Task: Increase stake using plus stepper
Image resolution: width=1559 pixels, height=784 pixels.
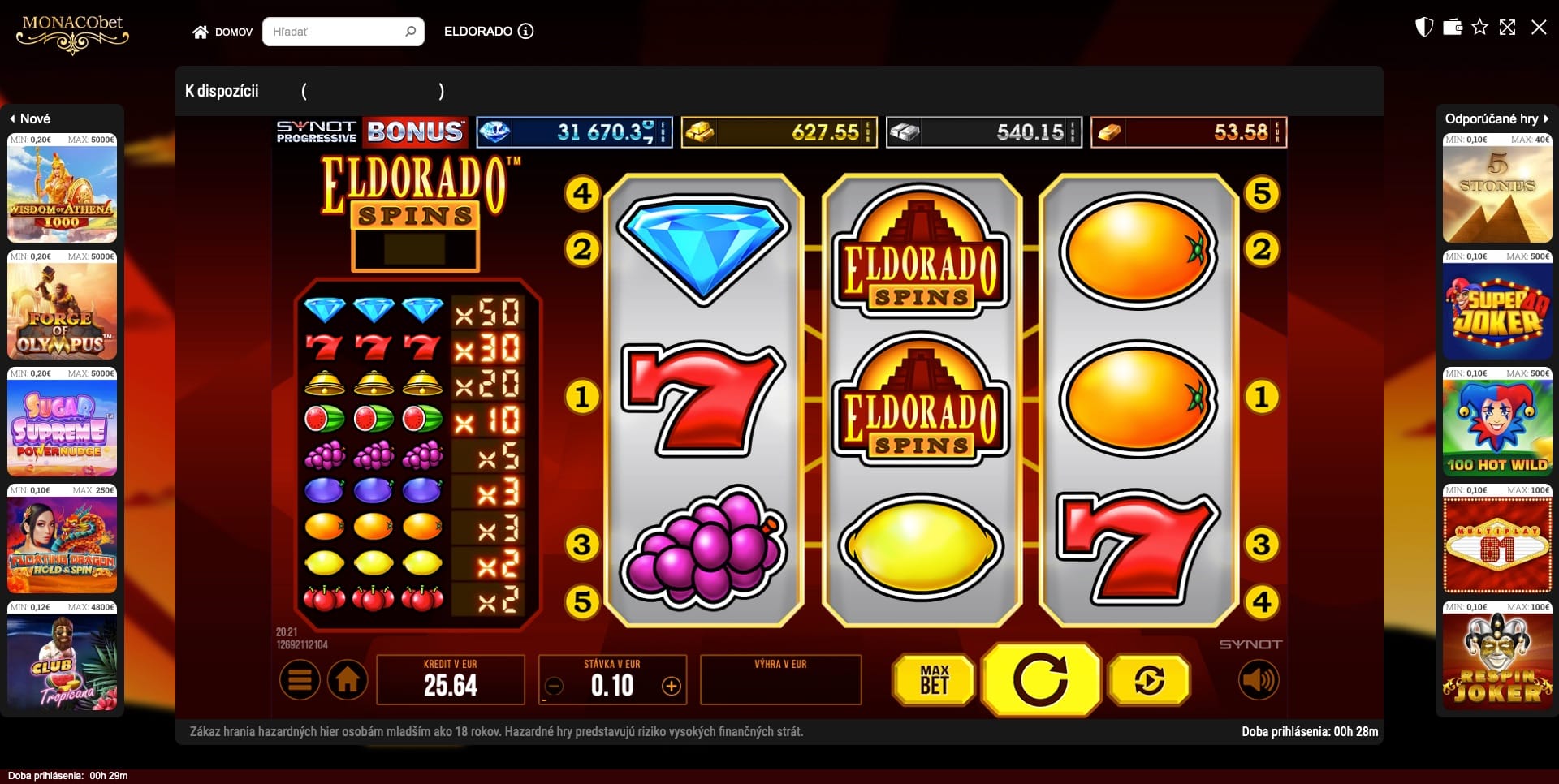Action: point(672,685)
